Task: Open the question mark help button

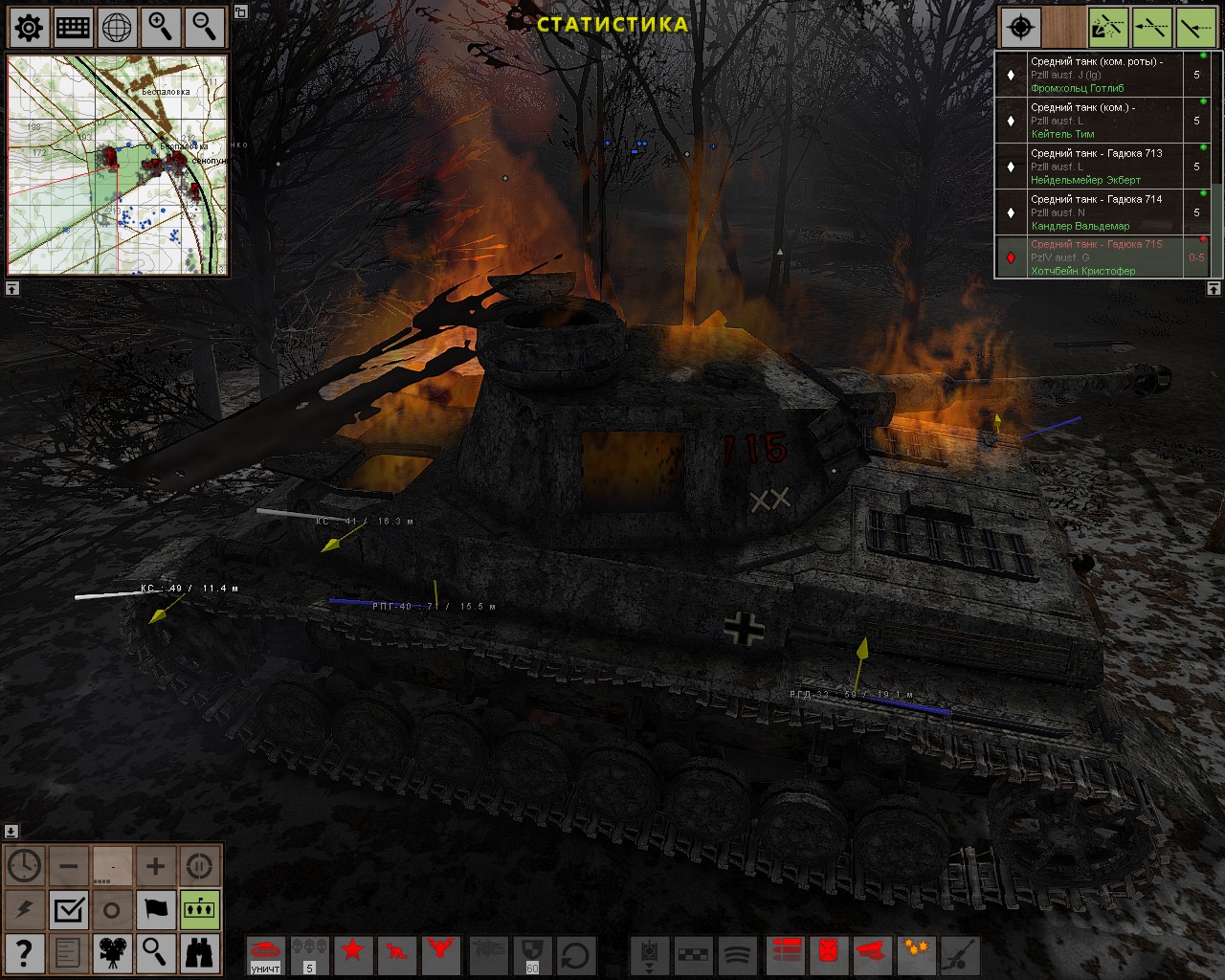Action: point(25,953)
